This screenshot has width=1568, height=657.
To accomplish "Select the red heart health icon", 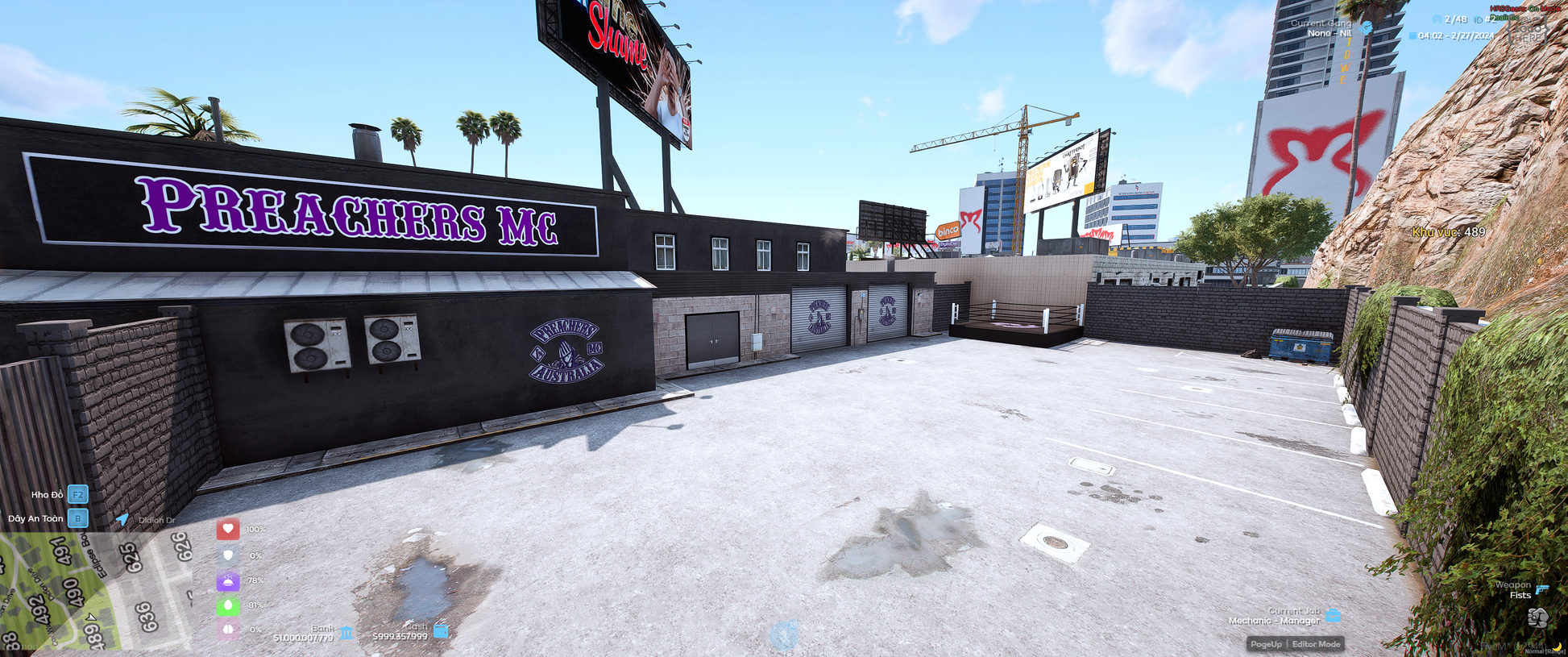I will [x=228, y=529].
